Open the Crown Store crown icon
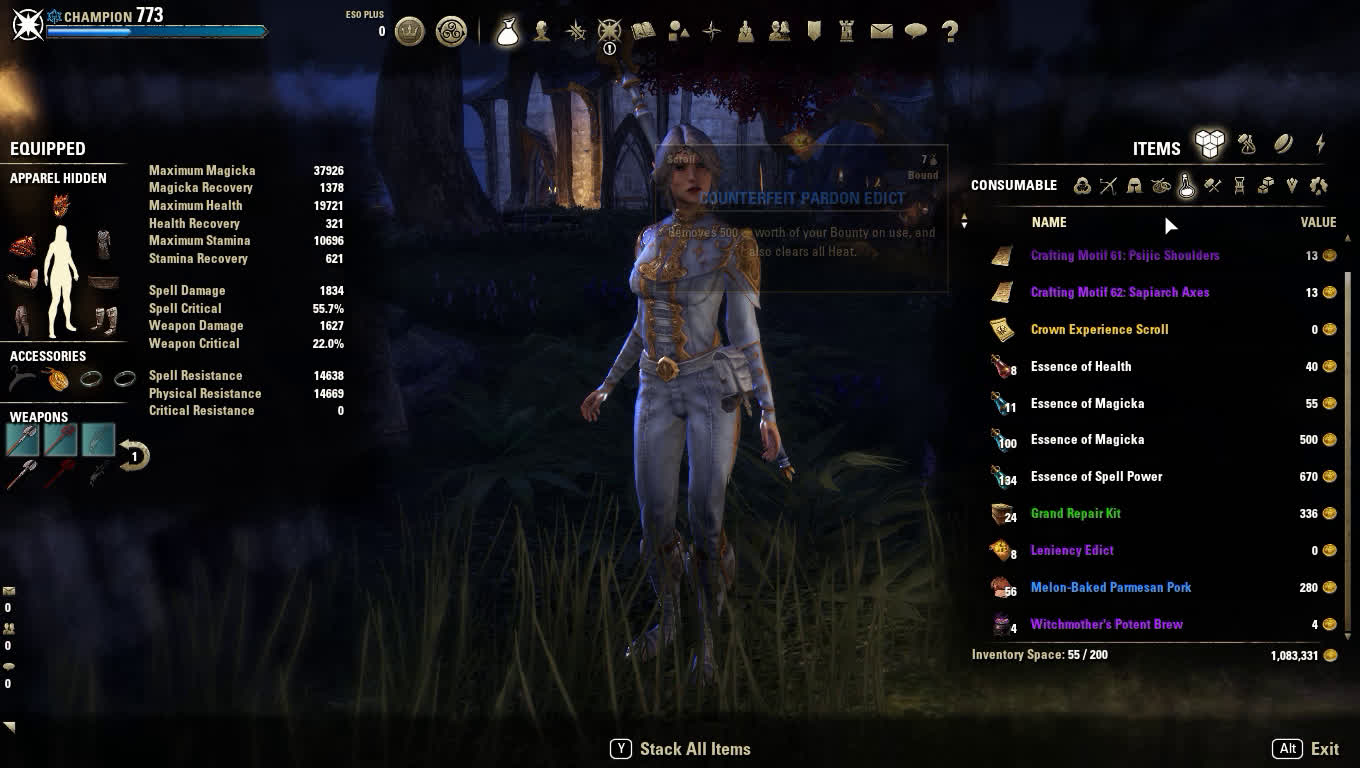The height and width of the screenshot is (768, 1360). pyautogui.click(x=409, y=31)
